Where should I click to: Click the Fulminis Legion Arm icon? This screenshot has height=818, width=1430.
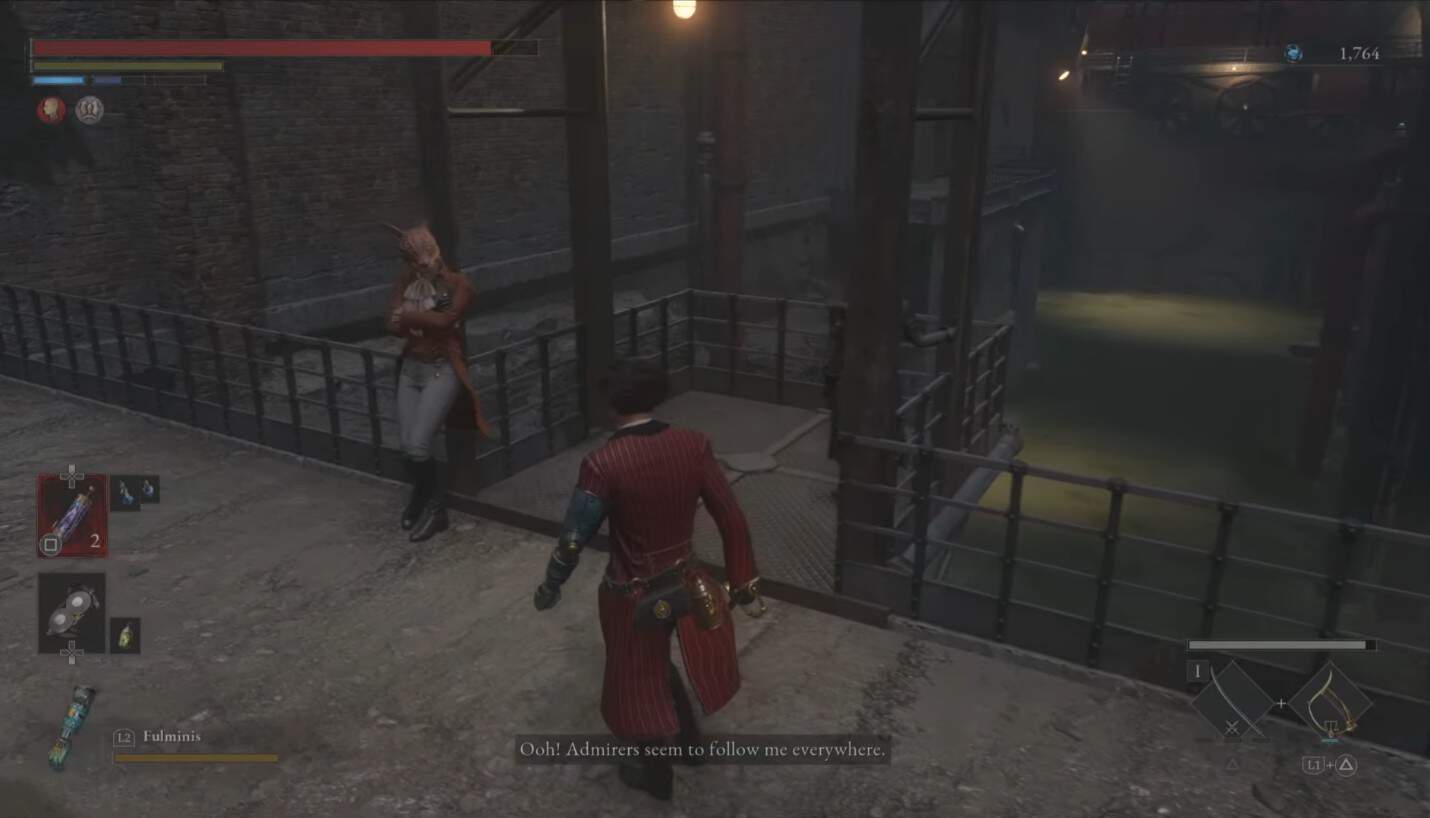tap(73, 726)
